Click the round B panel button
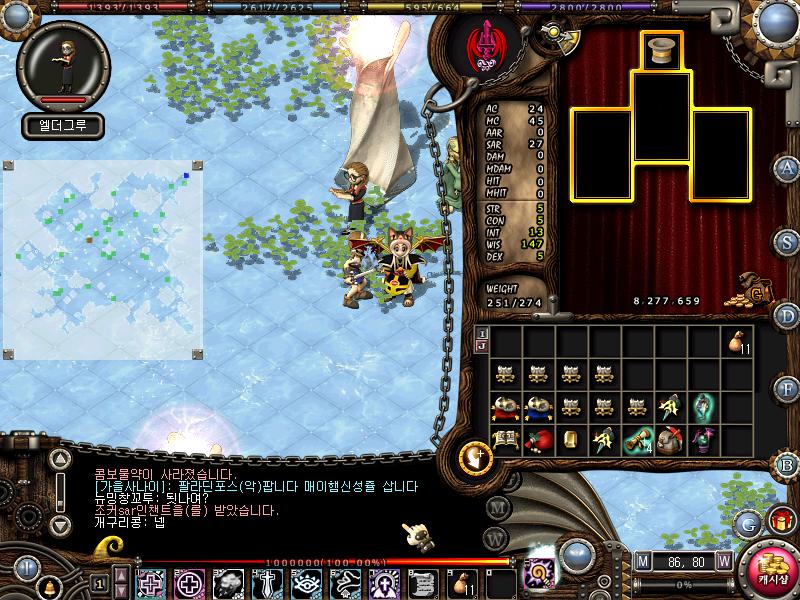The height and width of the screenshot is (600, 800). pyautogui.click(x=788, y=462)
